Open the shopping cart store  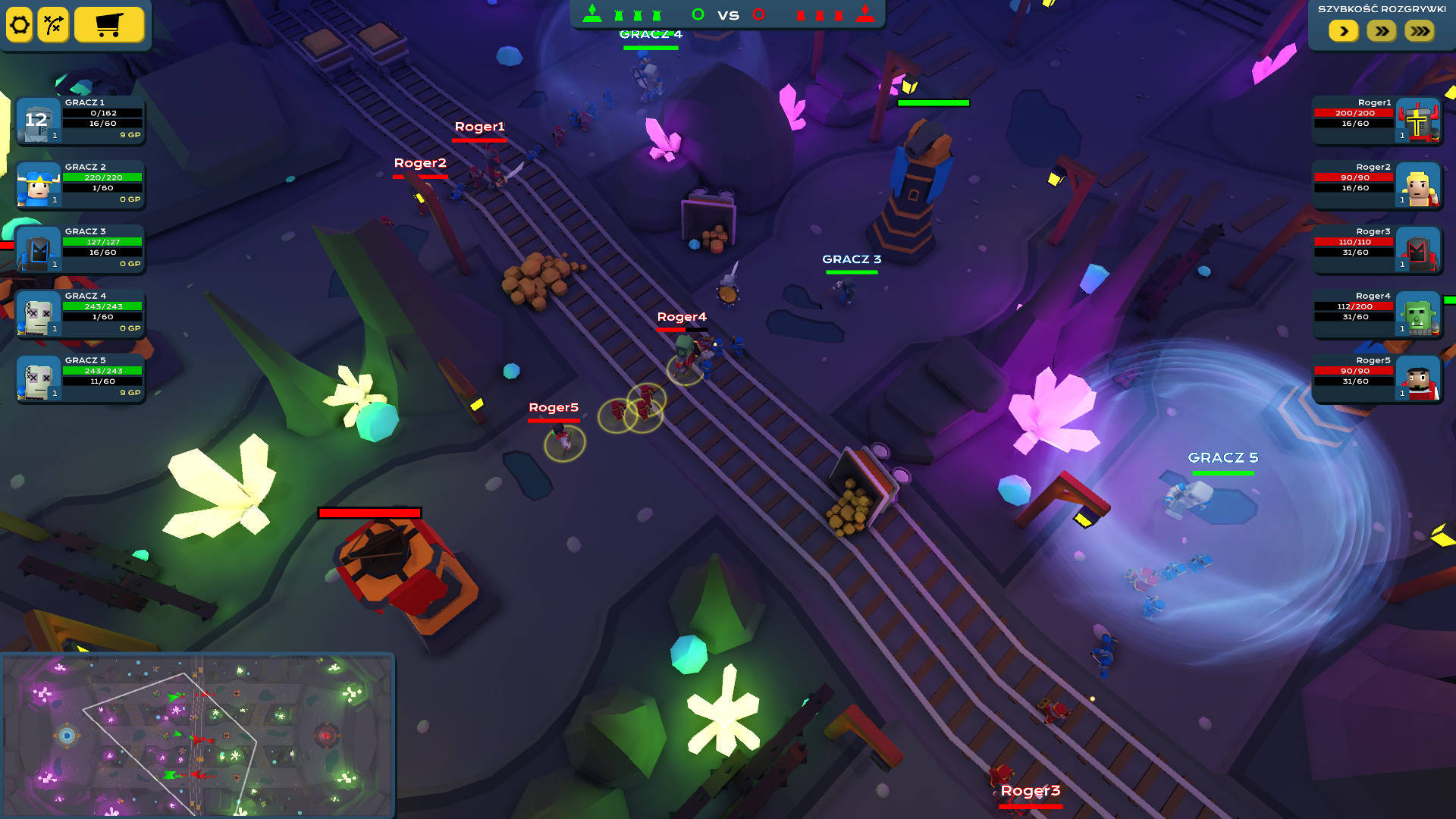click(109, 25)
